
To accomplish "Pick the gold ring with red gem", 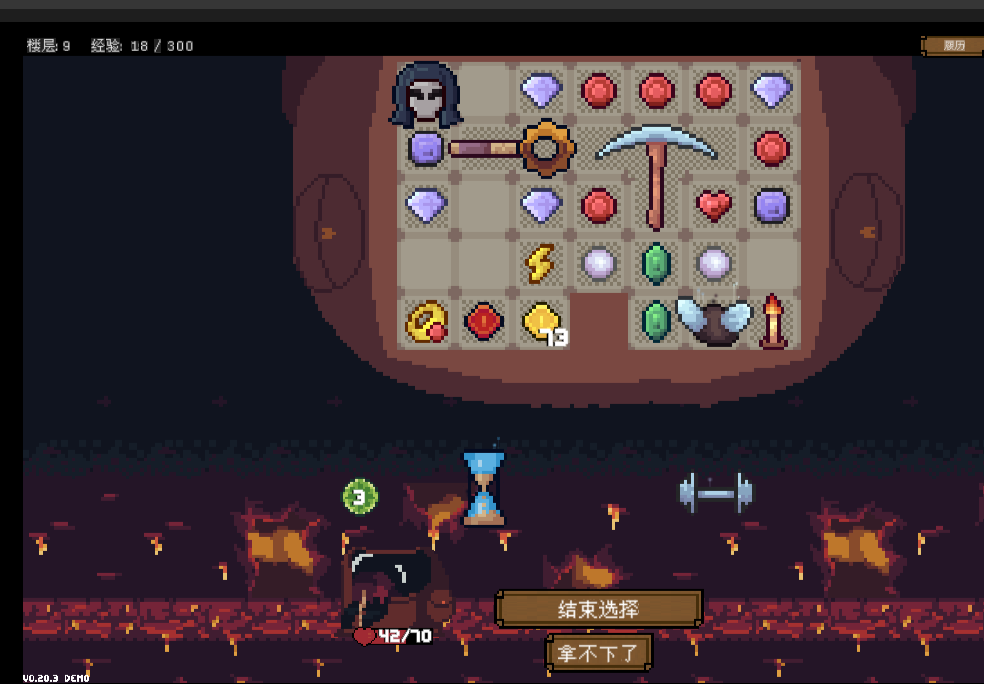I will click(x=426, y=322).
